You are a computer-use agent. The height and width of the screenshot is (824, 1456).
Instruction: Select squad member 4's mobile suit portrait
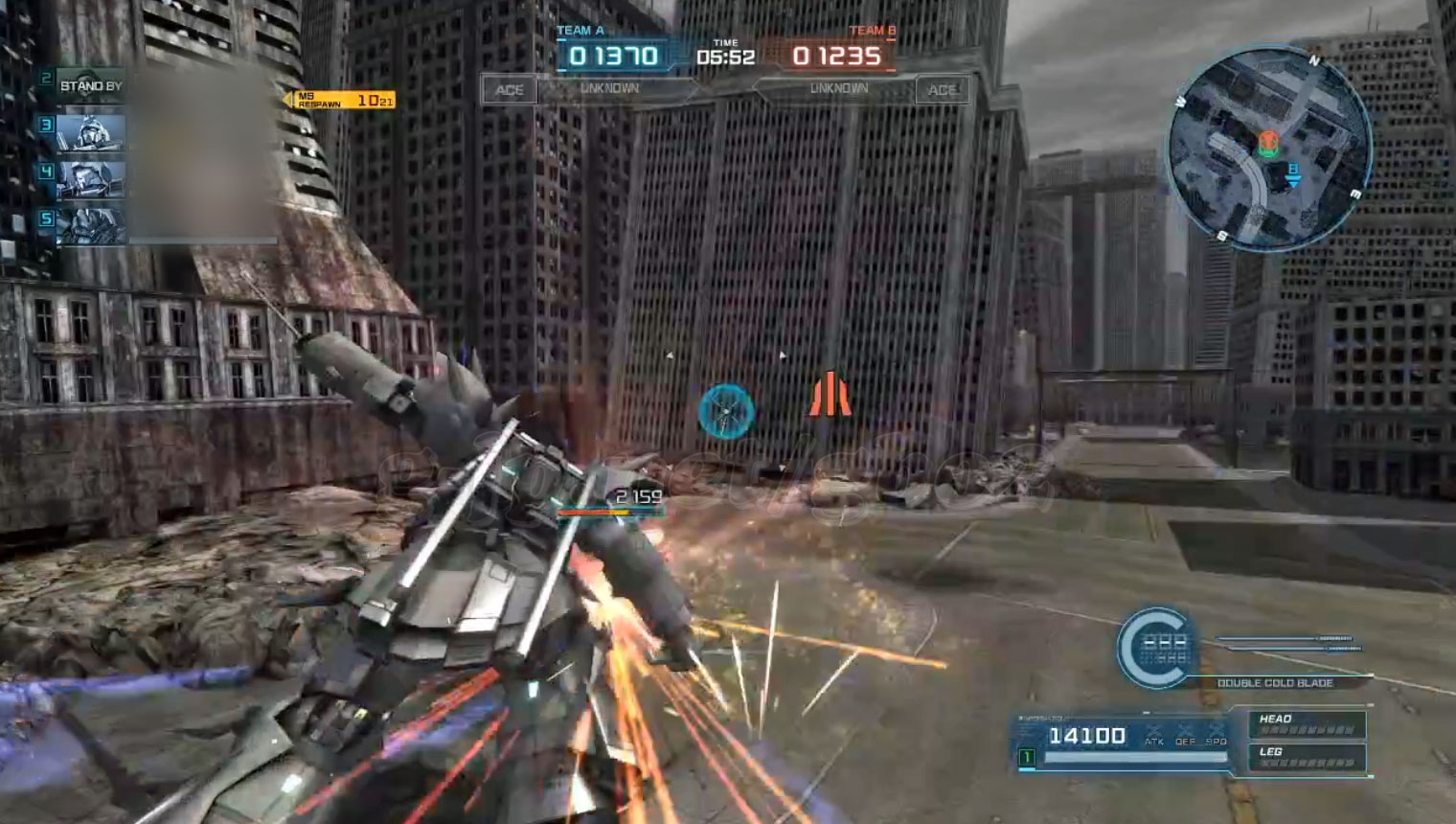[x=90, y=180]
